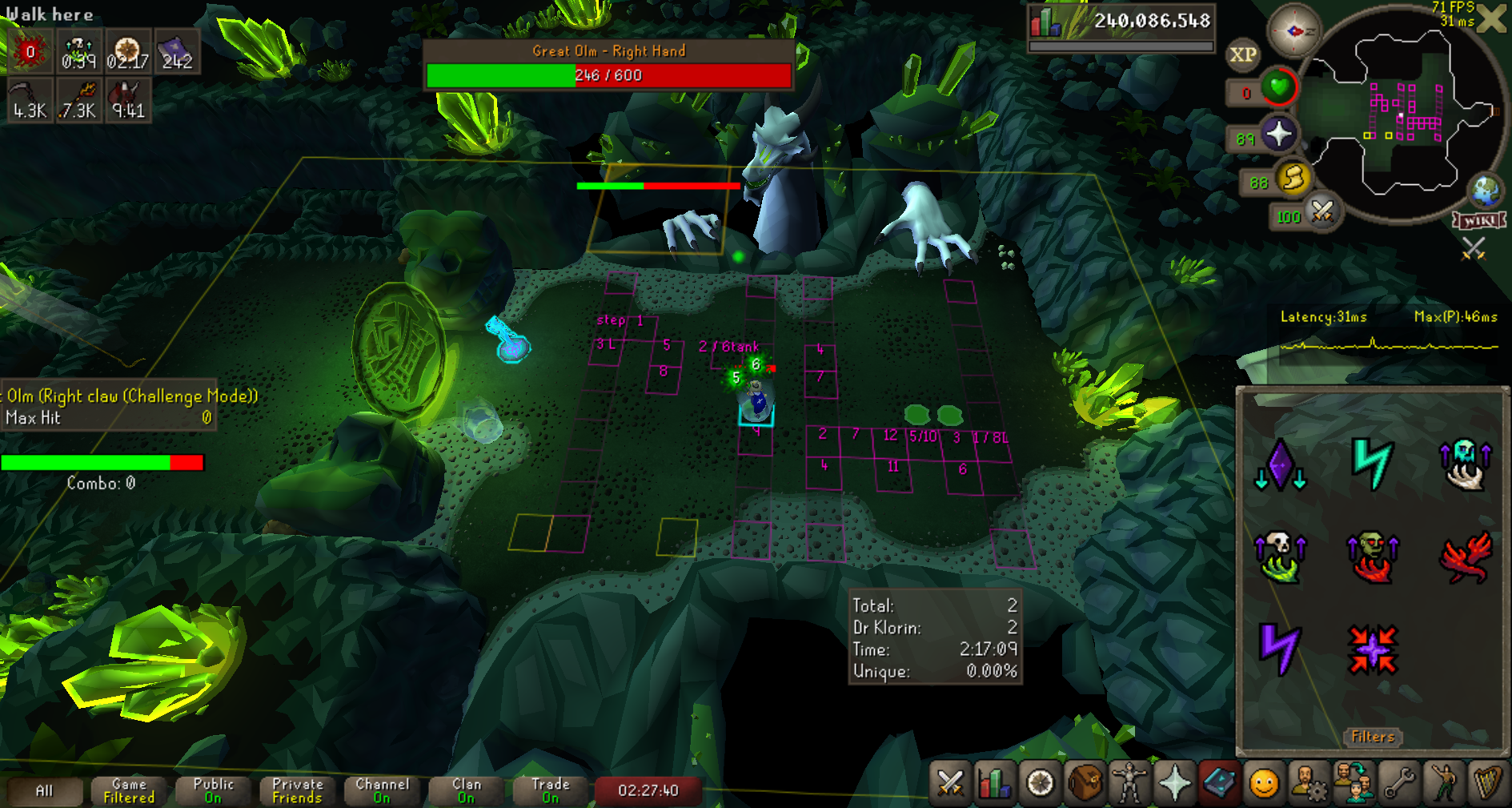Open the Combat Options tab

point(950,782)
